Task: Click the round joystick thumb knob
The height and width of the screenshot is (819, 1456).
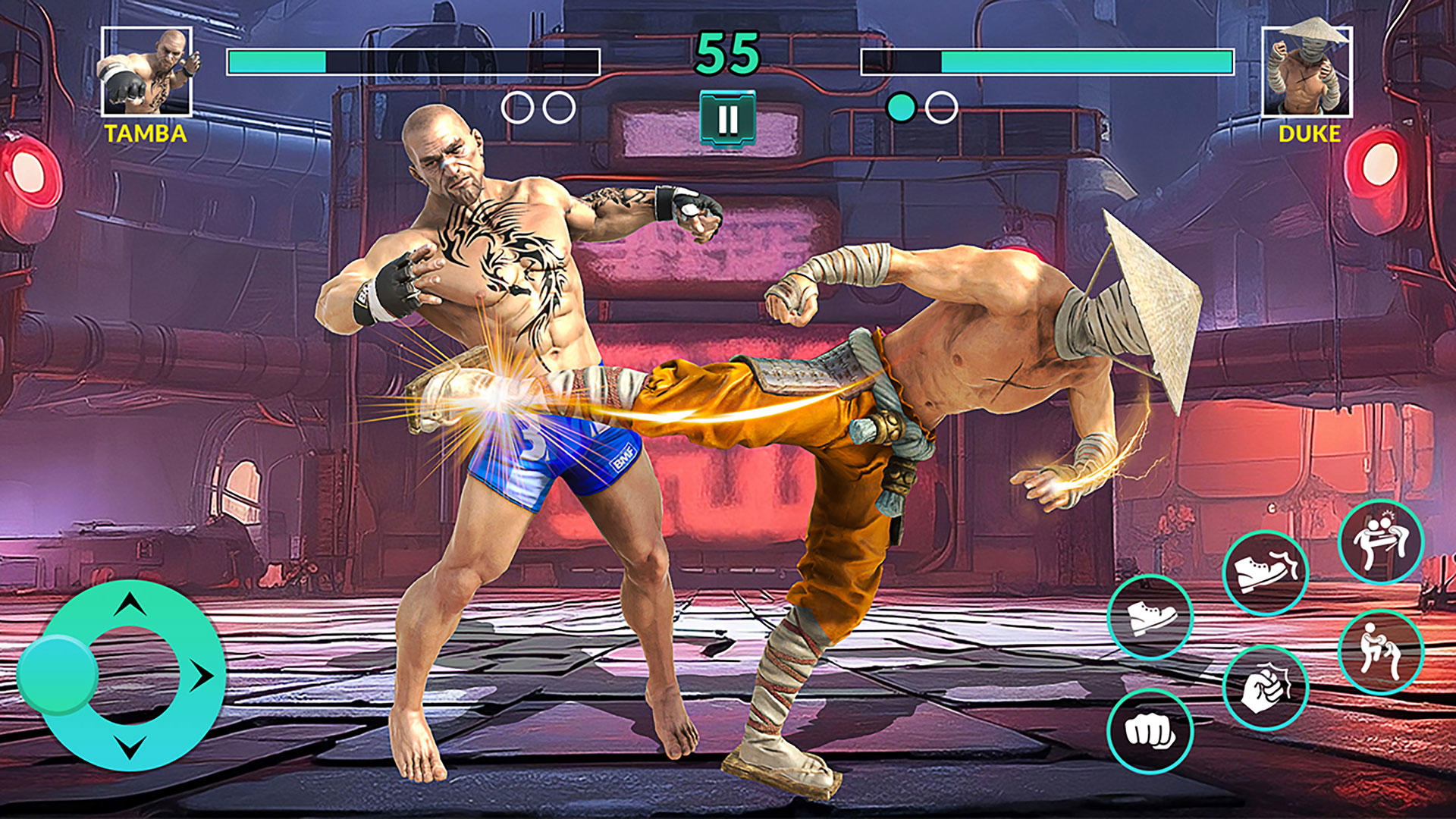Action: tap(58, 674)
